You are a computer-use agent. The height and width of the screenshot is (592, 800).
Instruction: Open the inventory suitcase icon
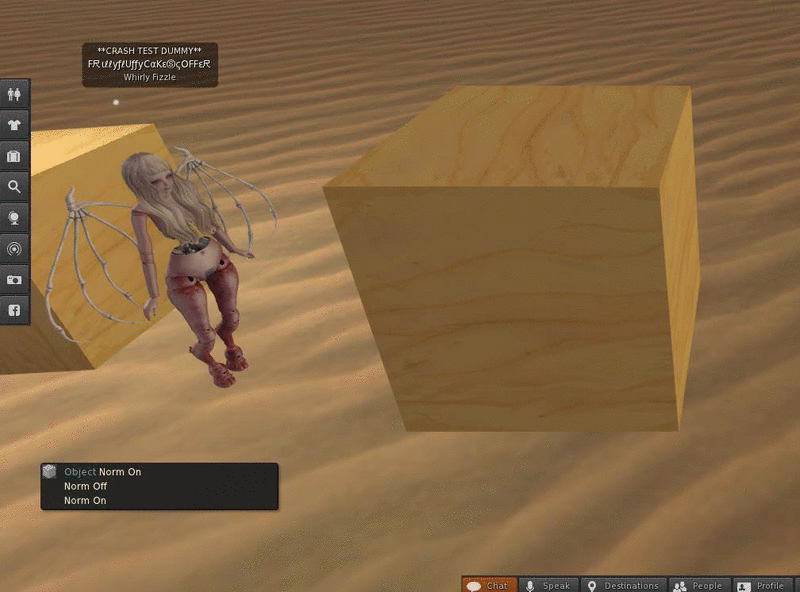click(14, 156)
